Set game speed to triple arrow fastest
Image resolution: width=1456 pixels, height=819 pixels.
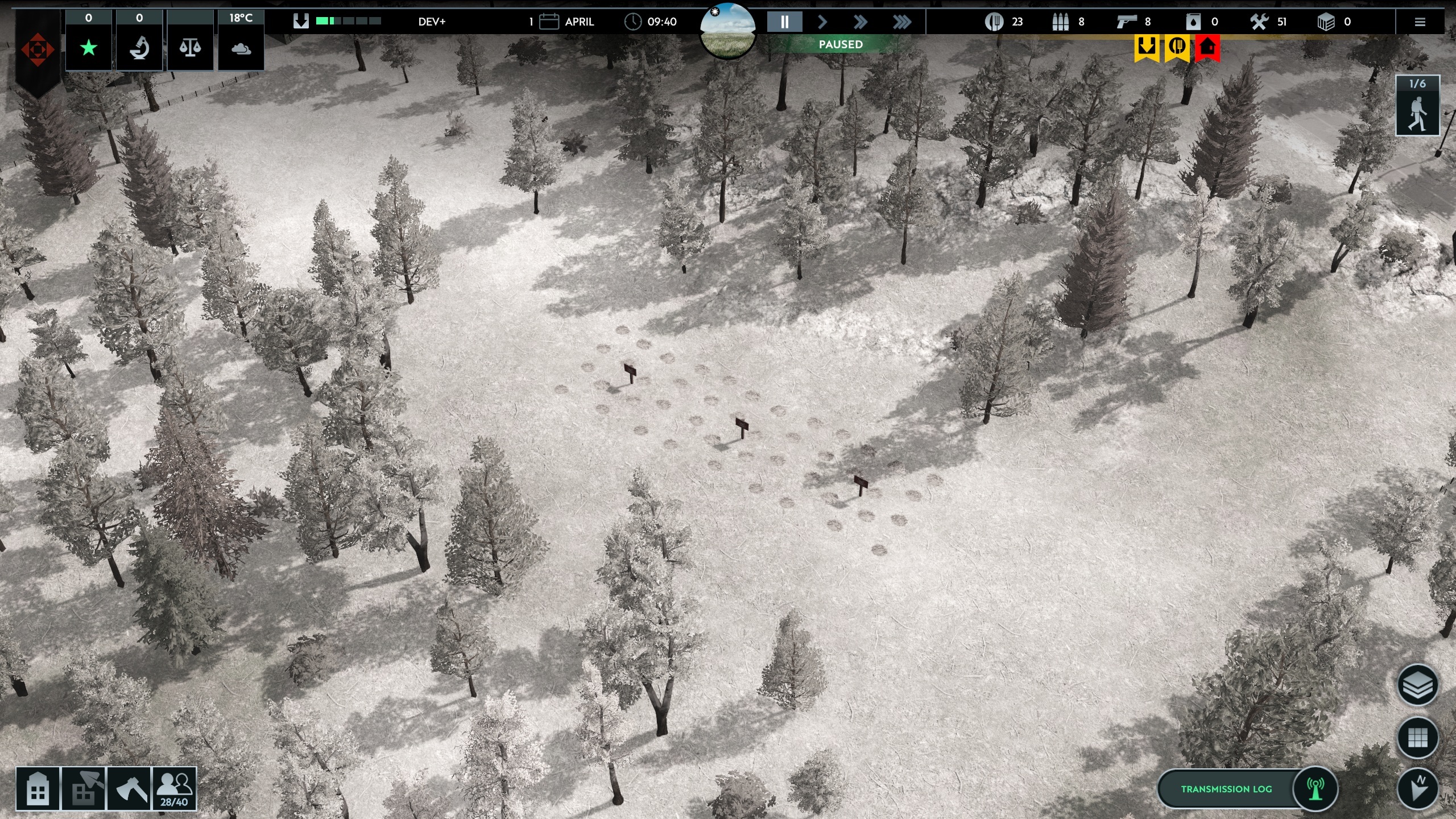click(901, 22)
